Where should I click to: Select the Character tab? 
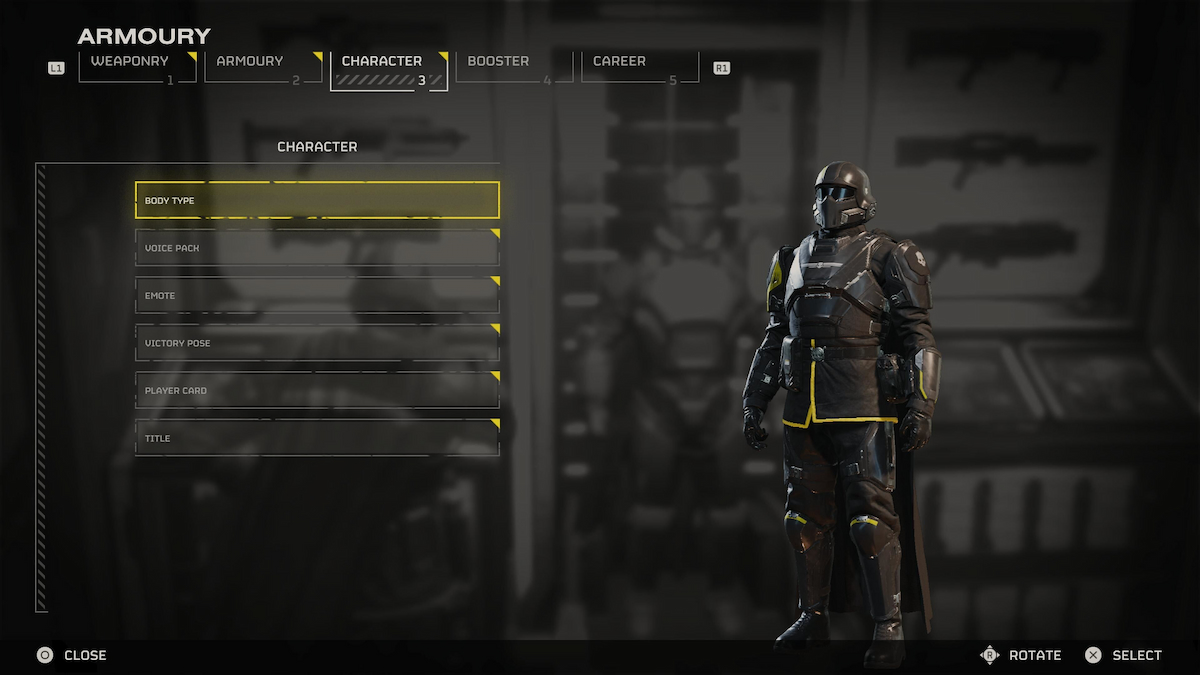coord(389,67)
